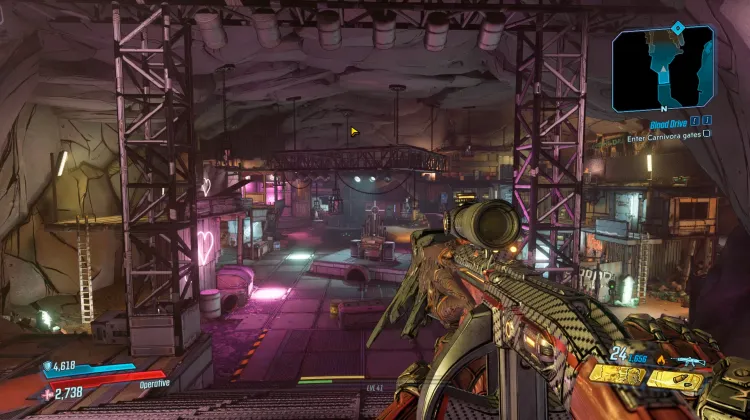Click the fire element icon by the weapon
Viewport: 750px width, 420px height.
(x=661, y=359)
